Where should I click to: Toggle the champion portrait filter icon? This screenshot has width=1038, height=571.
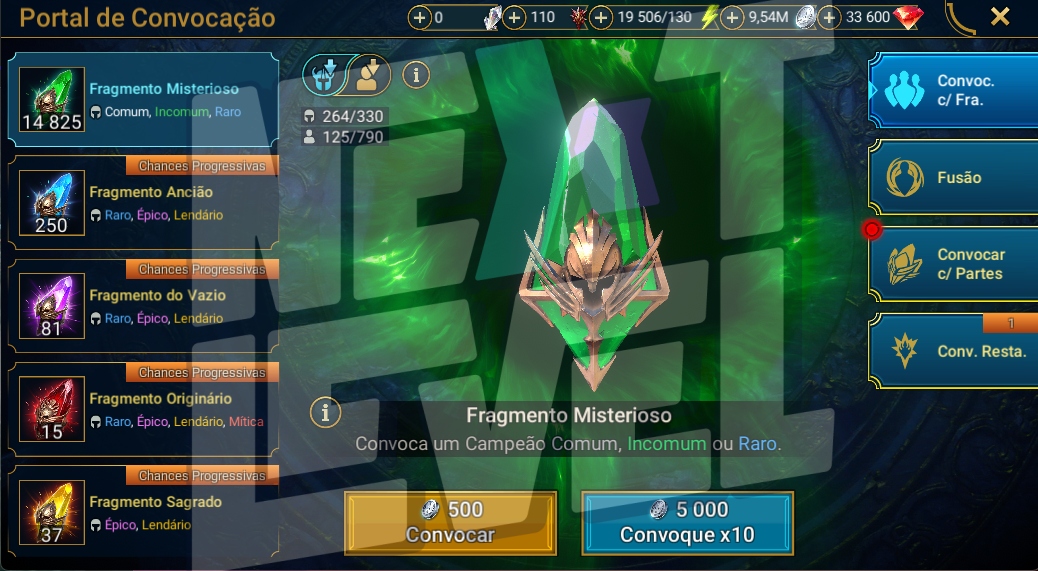tap(369, 74)
